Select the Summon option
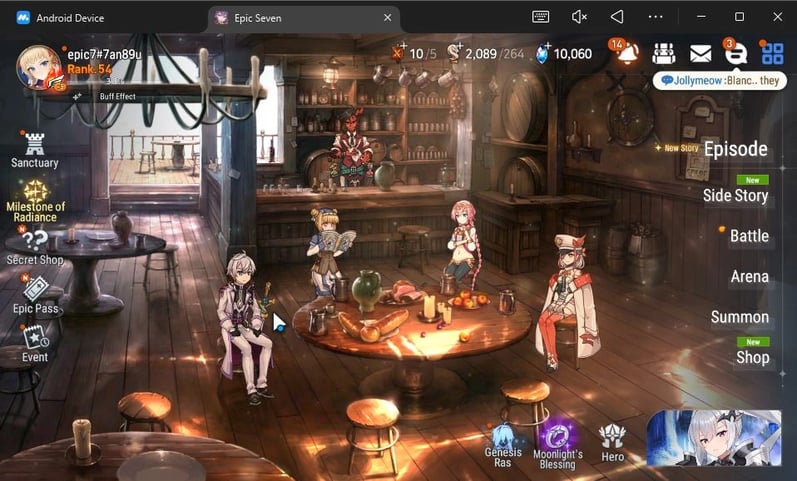 click(x=740, y=318)
